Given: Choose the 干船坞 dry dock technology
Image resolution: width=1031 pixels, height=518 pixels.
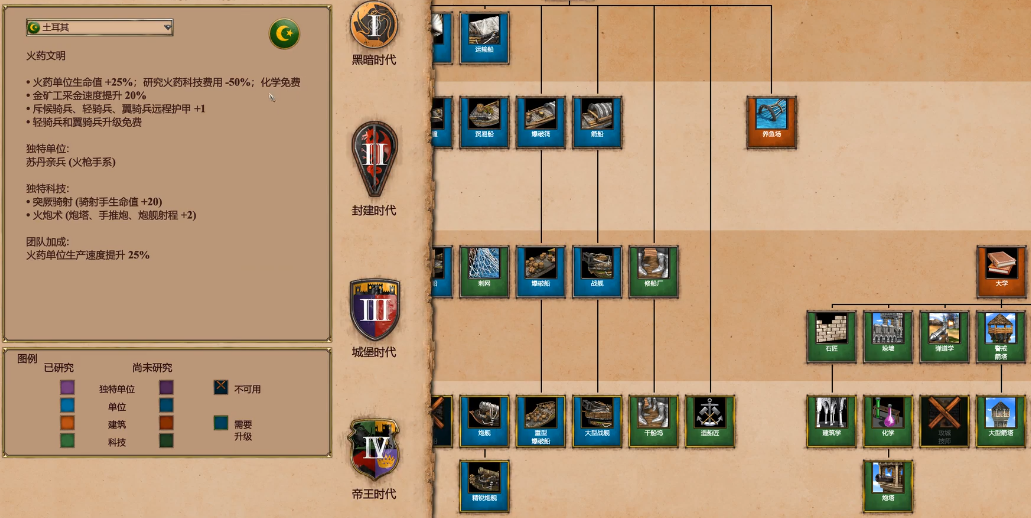Looking at the screenshot, I should pyautogui.click(x=654, y=420).
